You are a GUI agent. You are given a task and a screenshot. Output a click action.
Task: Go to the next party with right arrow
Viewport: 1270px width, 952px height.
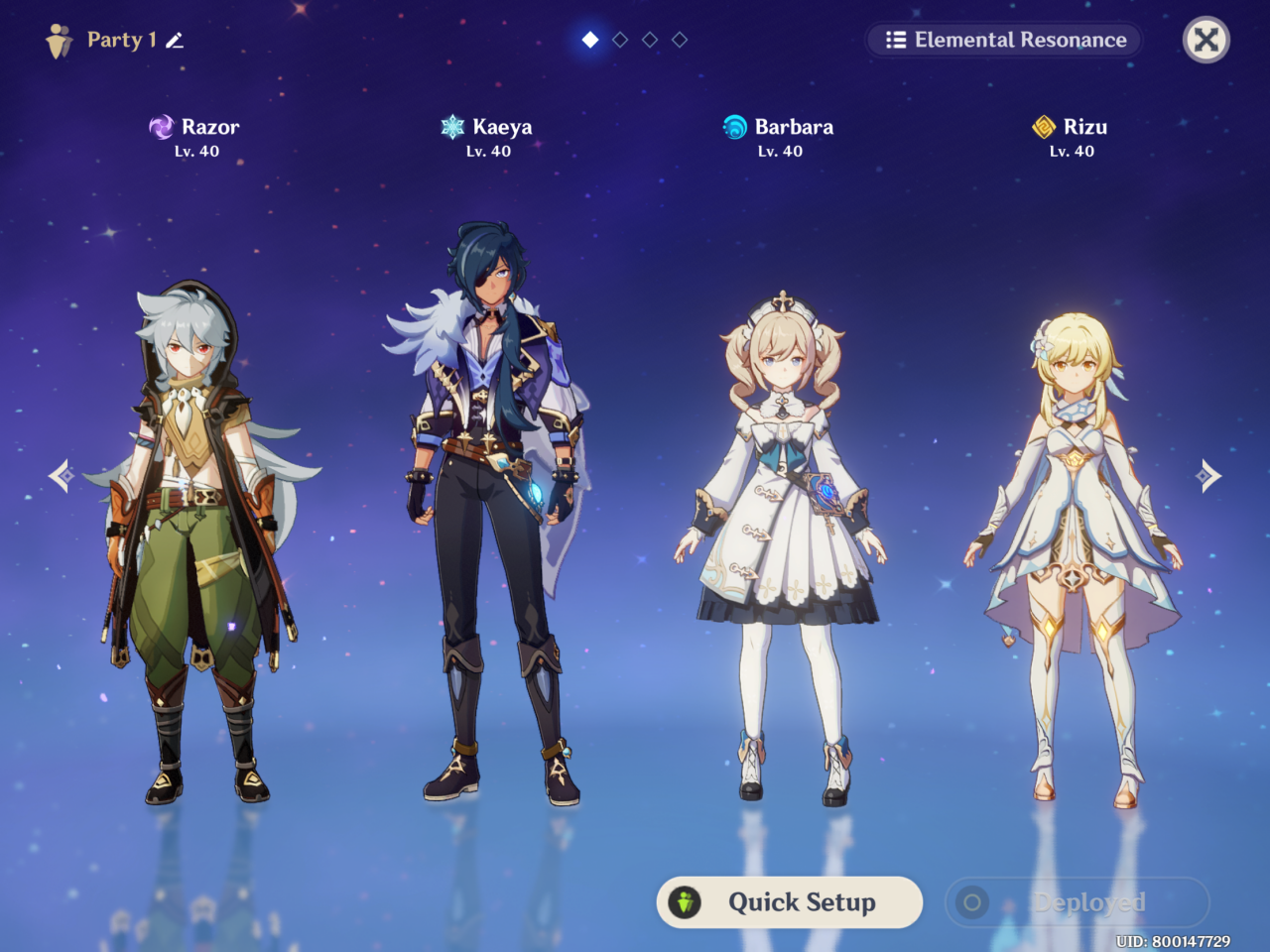coord(1207,476)
